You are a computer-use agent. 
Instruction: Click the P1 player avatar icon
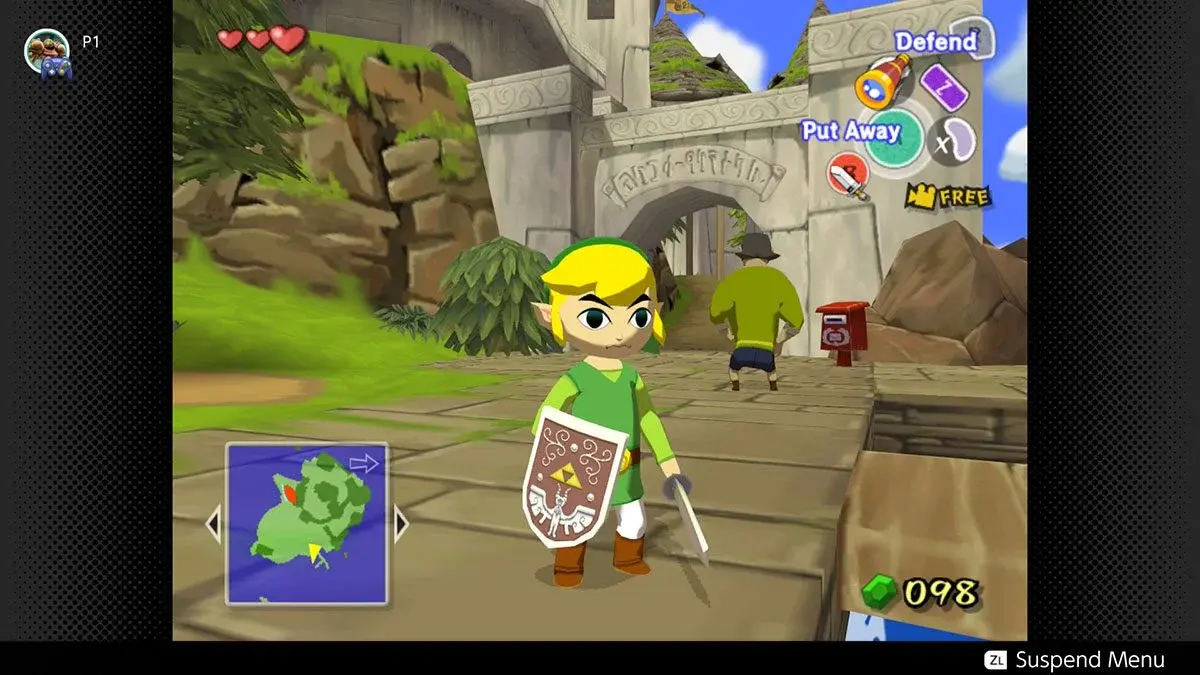pyautogui.click(x=46, y=52)
